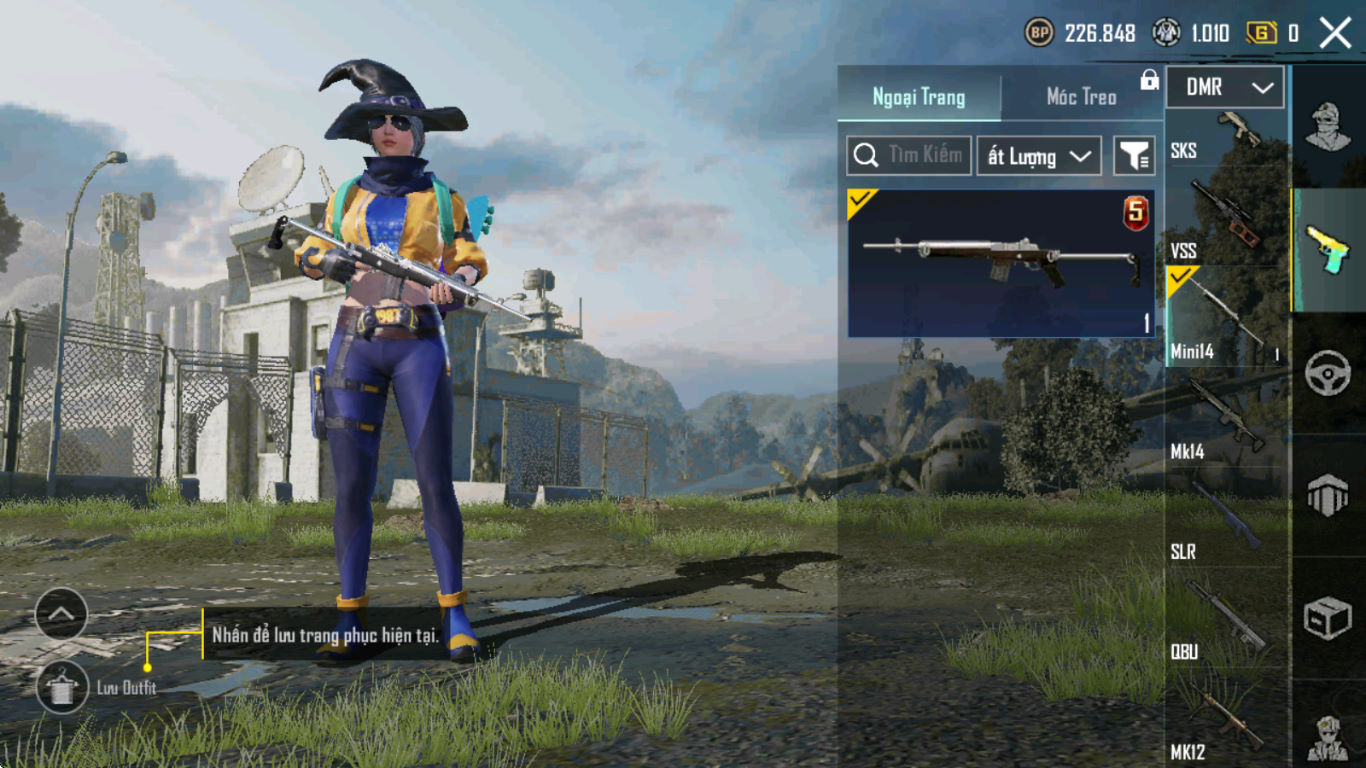Close the inventory screen with the X
This screenshot has width=1366, height=768.
tap(1335, 33)
